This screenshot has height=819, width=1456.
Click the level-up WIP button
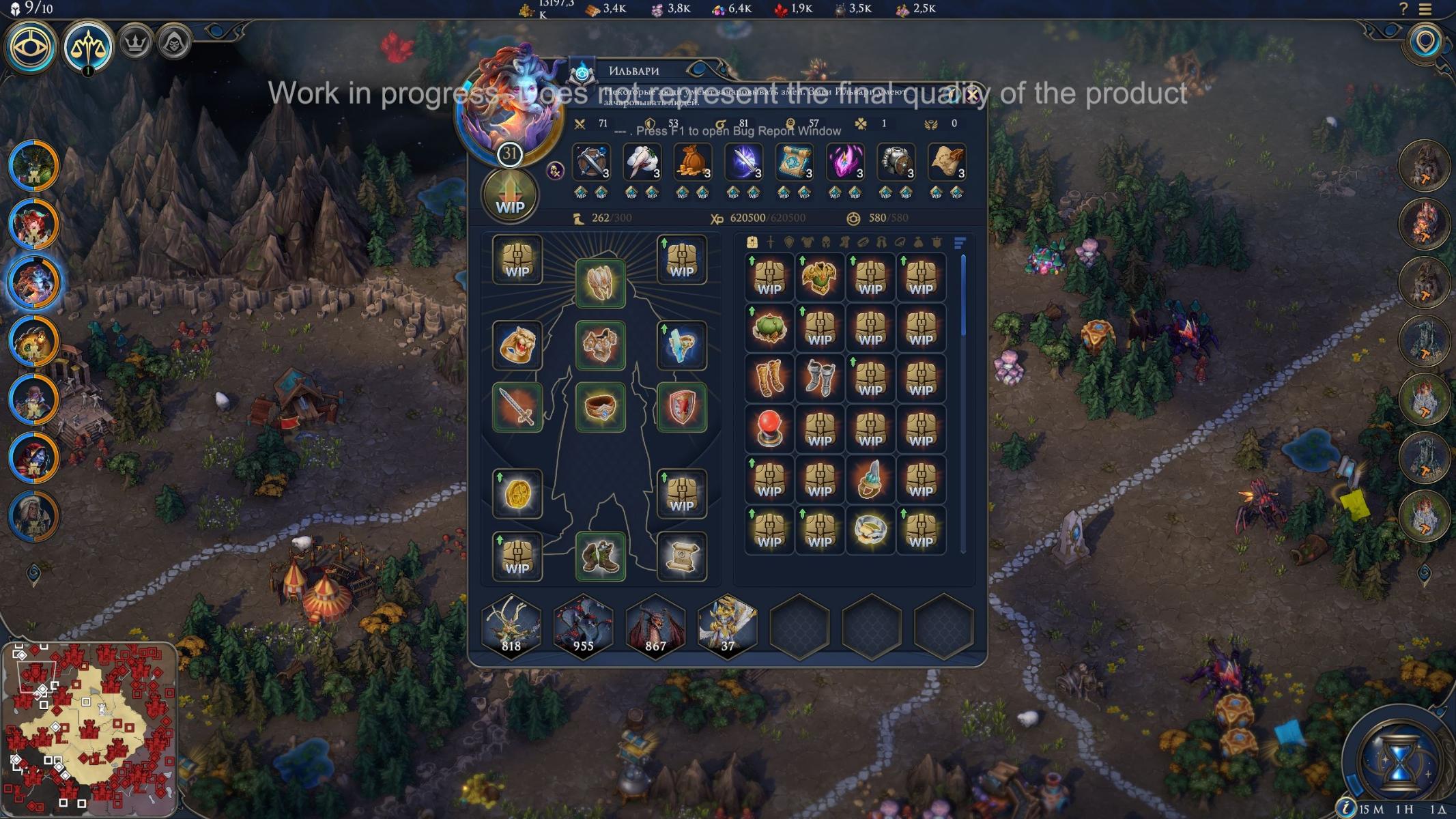click(x=510, y=197)
